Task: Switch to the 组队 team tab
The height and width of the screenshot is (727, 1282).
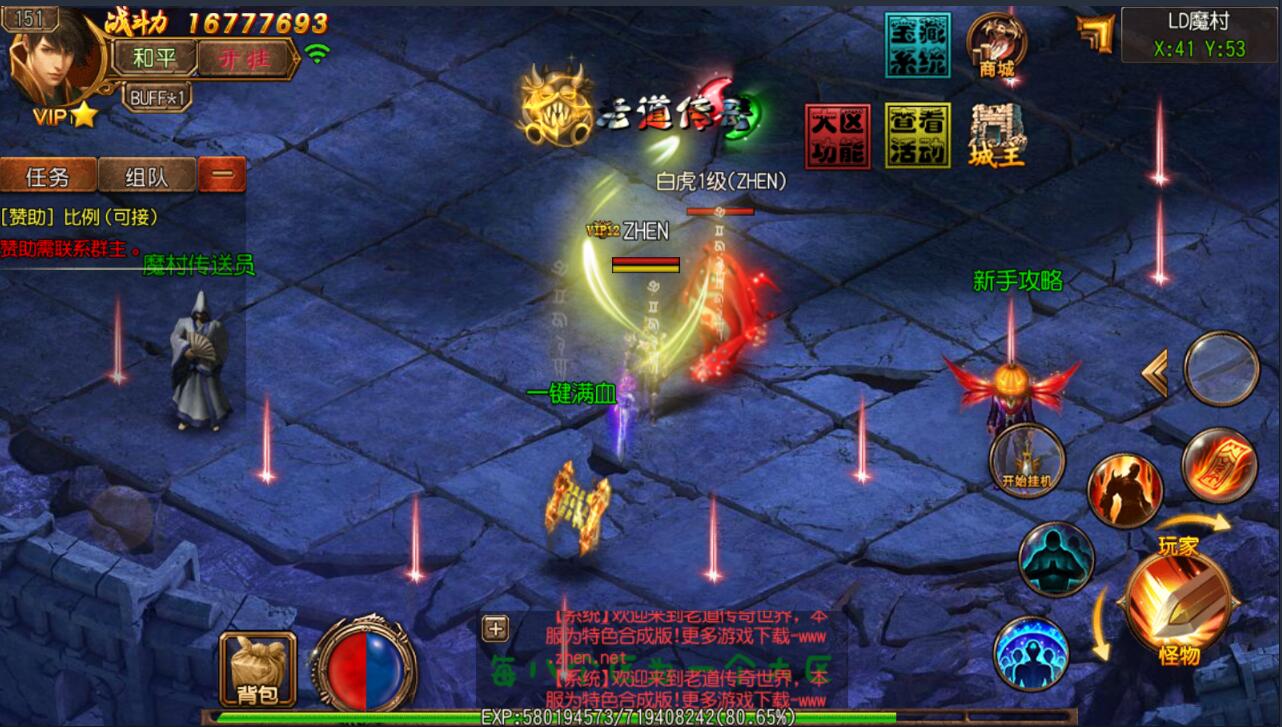Action: tap(146, 176)
